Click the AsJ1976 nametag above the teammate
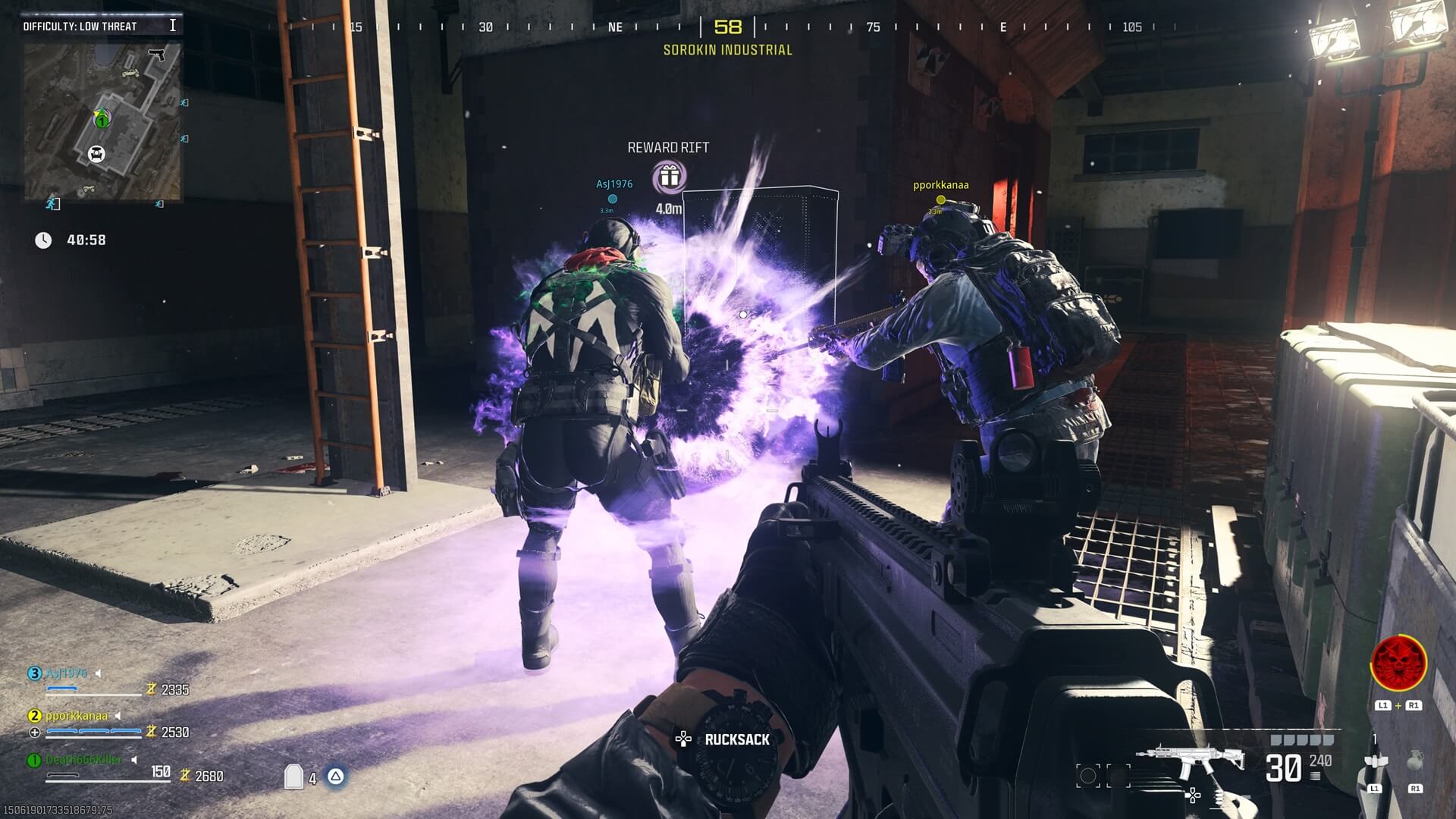This screenshot has height=819, width=1456. [613, 184]
